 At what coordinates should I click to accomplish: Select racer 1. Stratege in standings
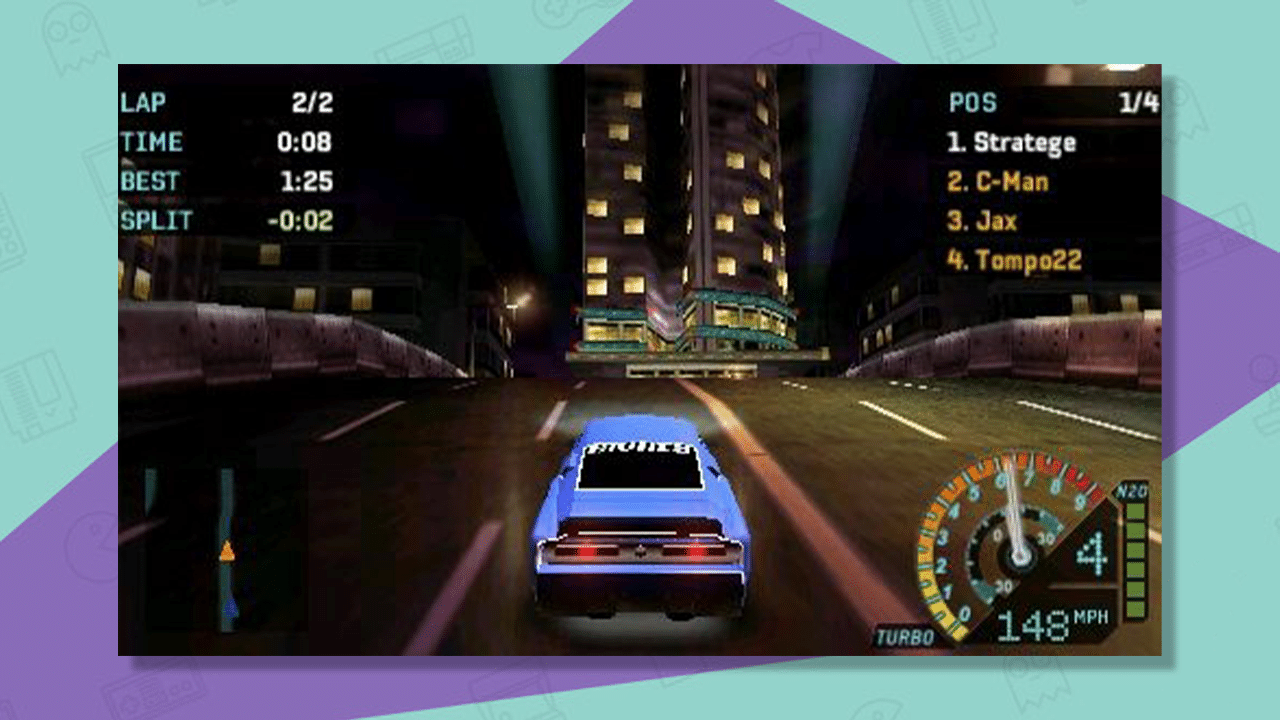(x=1012, y=142)
